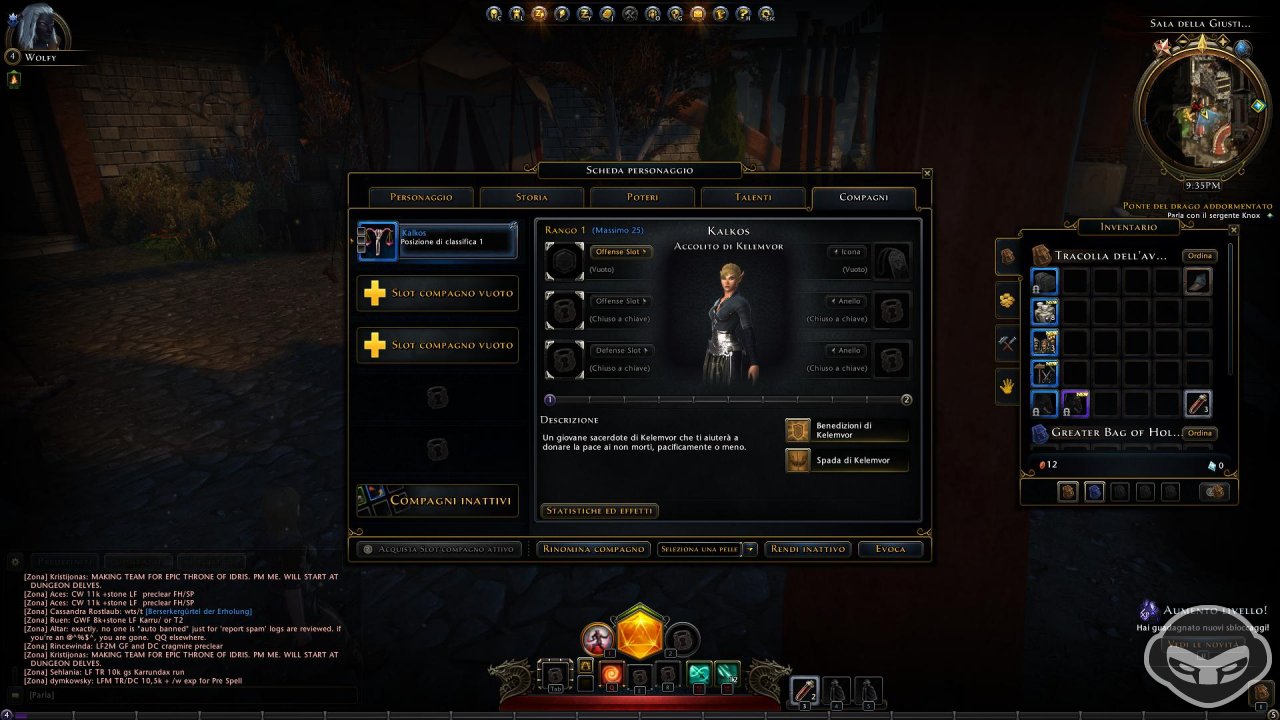
Task: Switch to the Personaggio tab
Action: click(421, 197)
